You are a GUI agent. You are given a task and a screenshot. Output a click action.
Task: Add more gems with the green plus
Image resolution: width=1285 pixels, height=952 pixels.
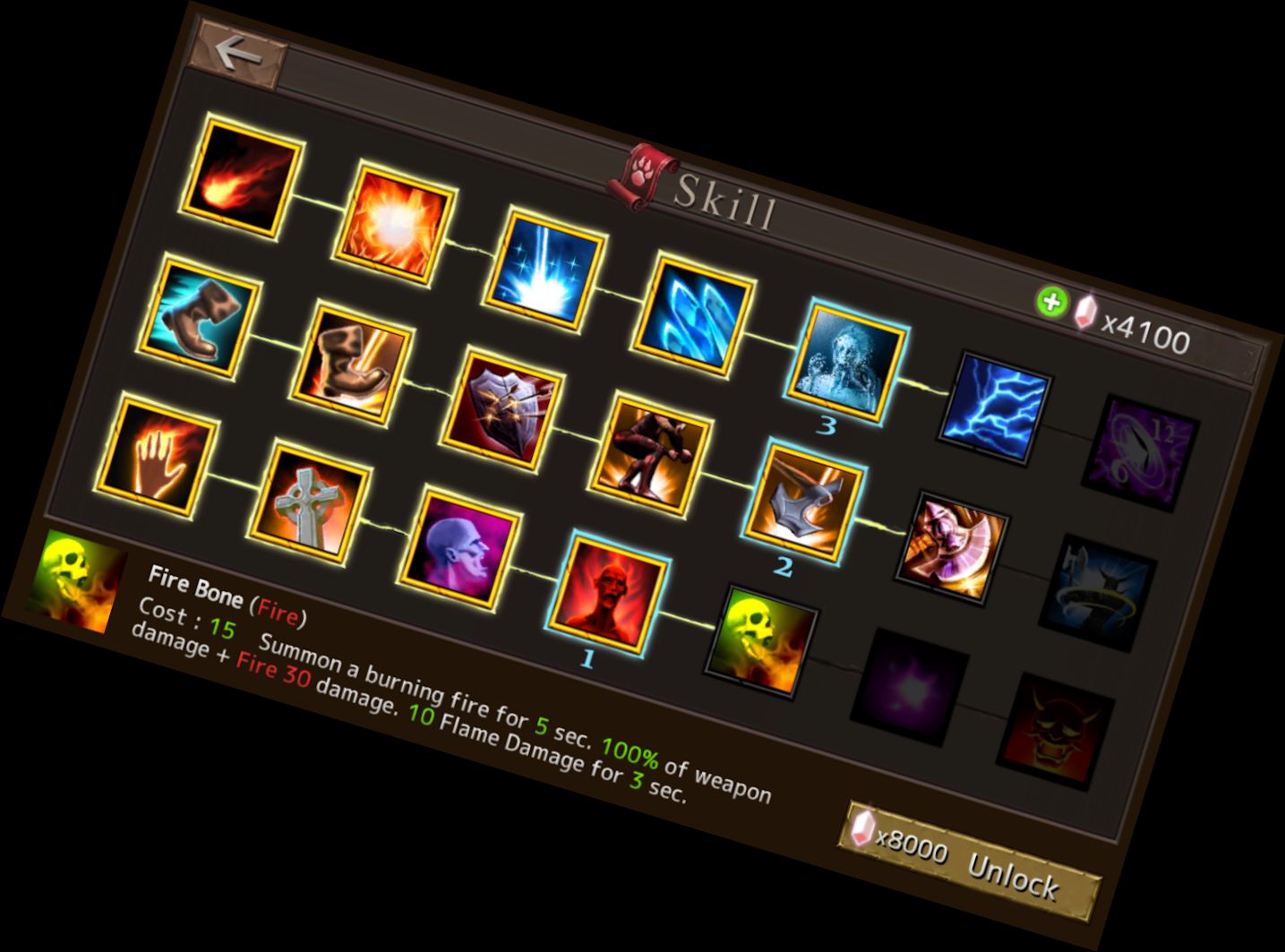point(1051,302)
